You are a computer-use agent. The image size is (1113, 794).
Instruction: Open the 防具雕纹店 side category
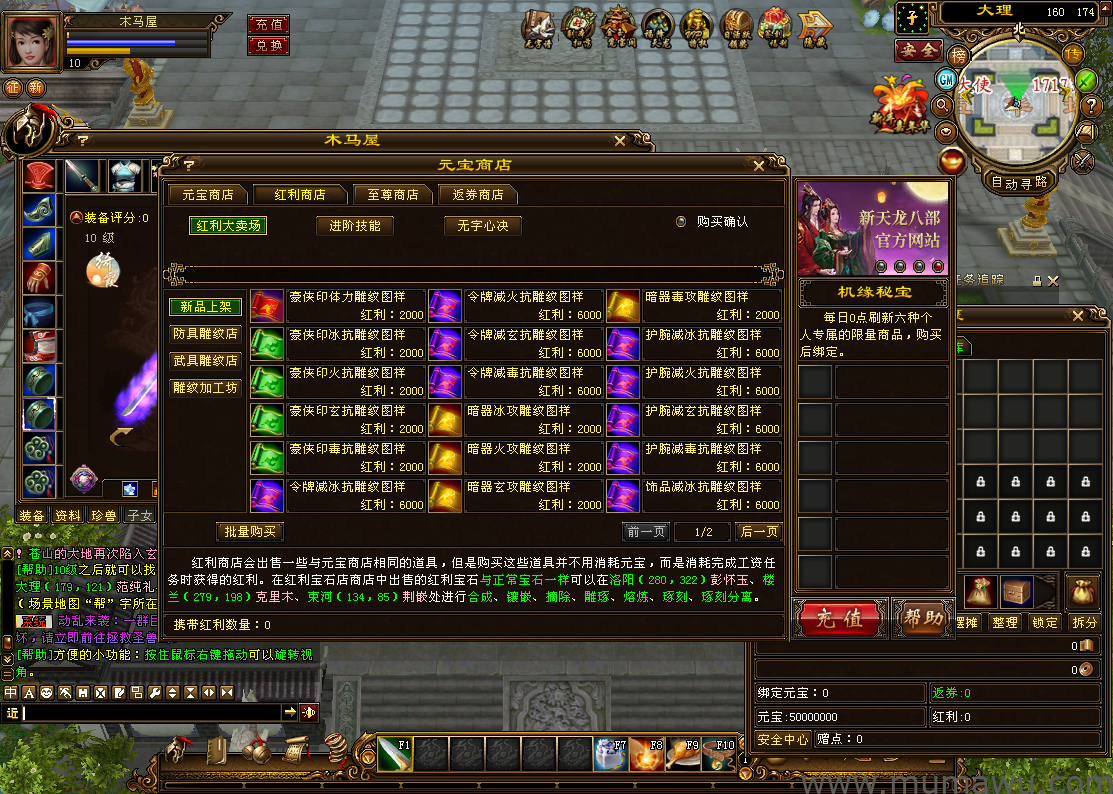pos(205,334)
